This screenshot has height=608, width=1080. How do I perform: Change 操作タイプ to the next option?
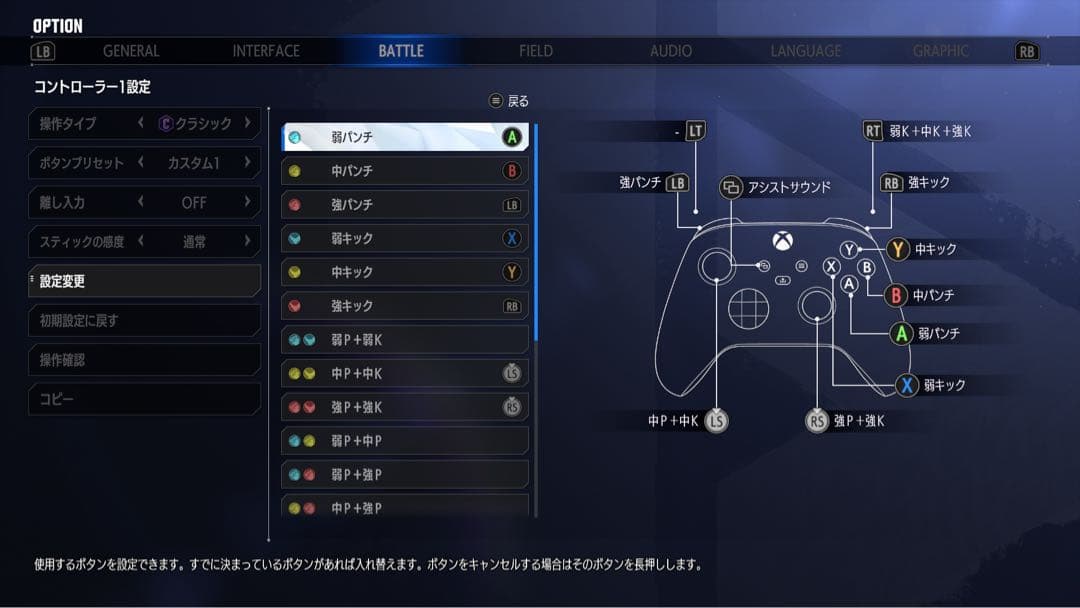(247, 123)
